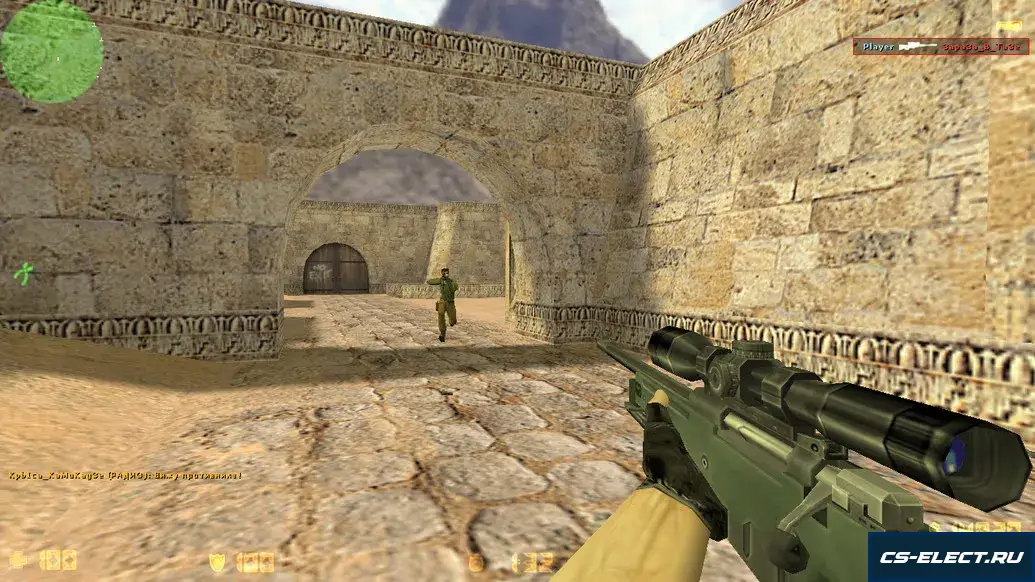Screen dimensions: 1035x582
Task: Open the CS-ELECT.RU watermark link
Action: coord(950,557)
